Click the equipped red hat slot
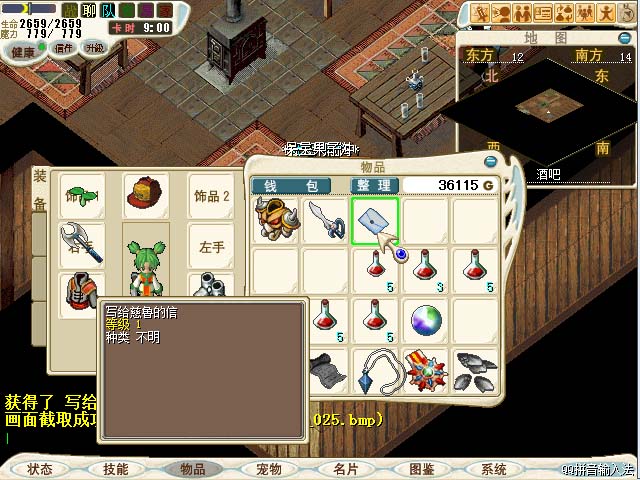This screenshot has width=640, height=480. [x=145, y=195]
